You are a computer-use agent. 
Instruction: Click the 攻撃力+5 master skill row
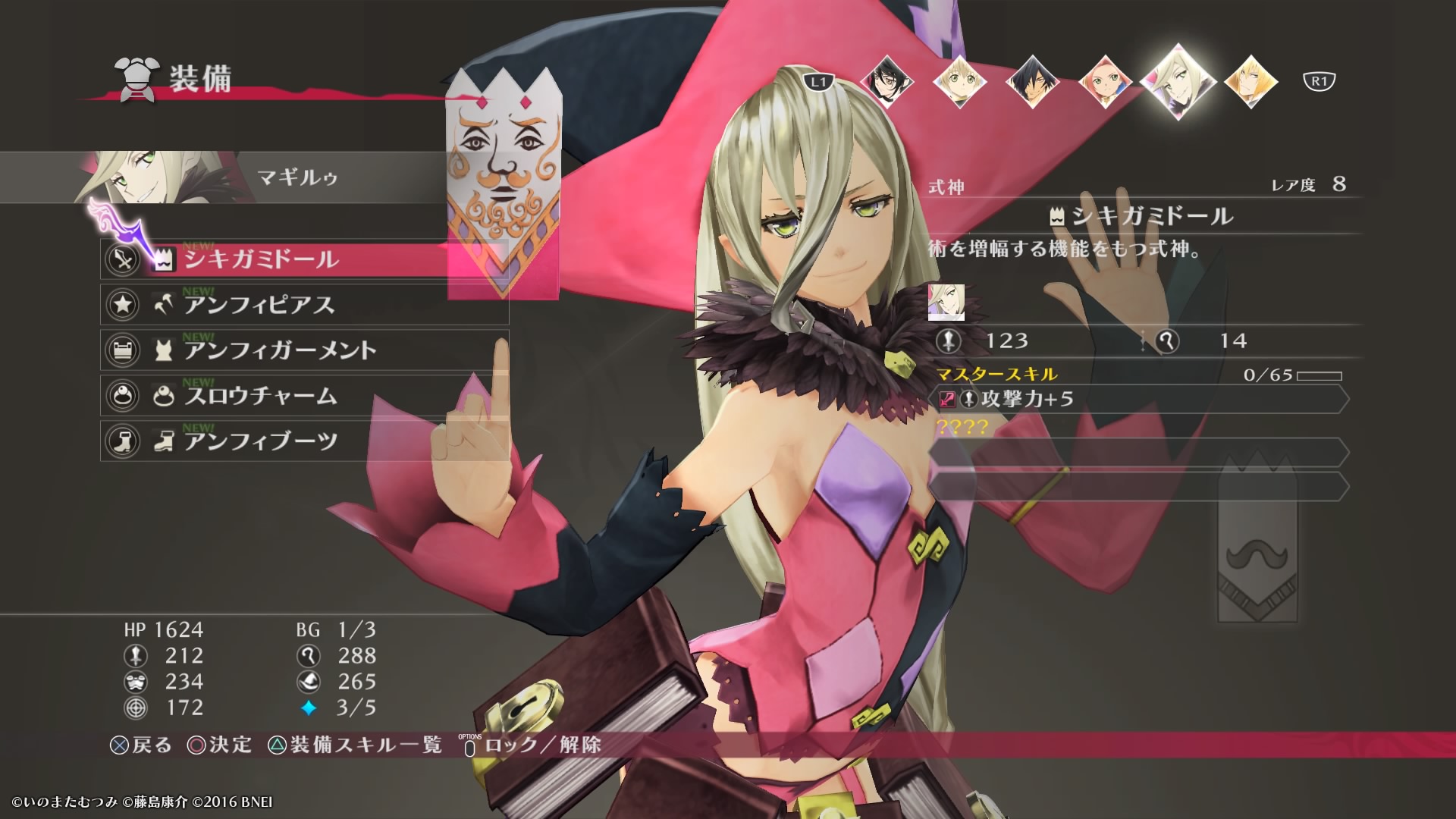[x=1137, y=399]
